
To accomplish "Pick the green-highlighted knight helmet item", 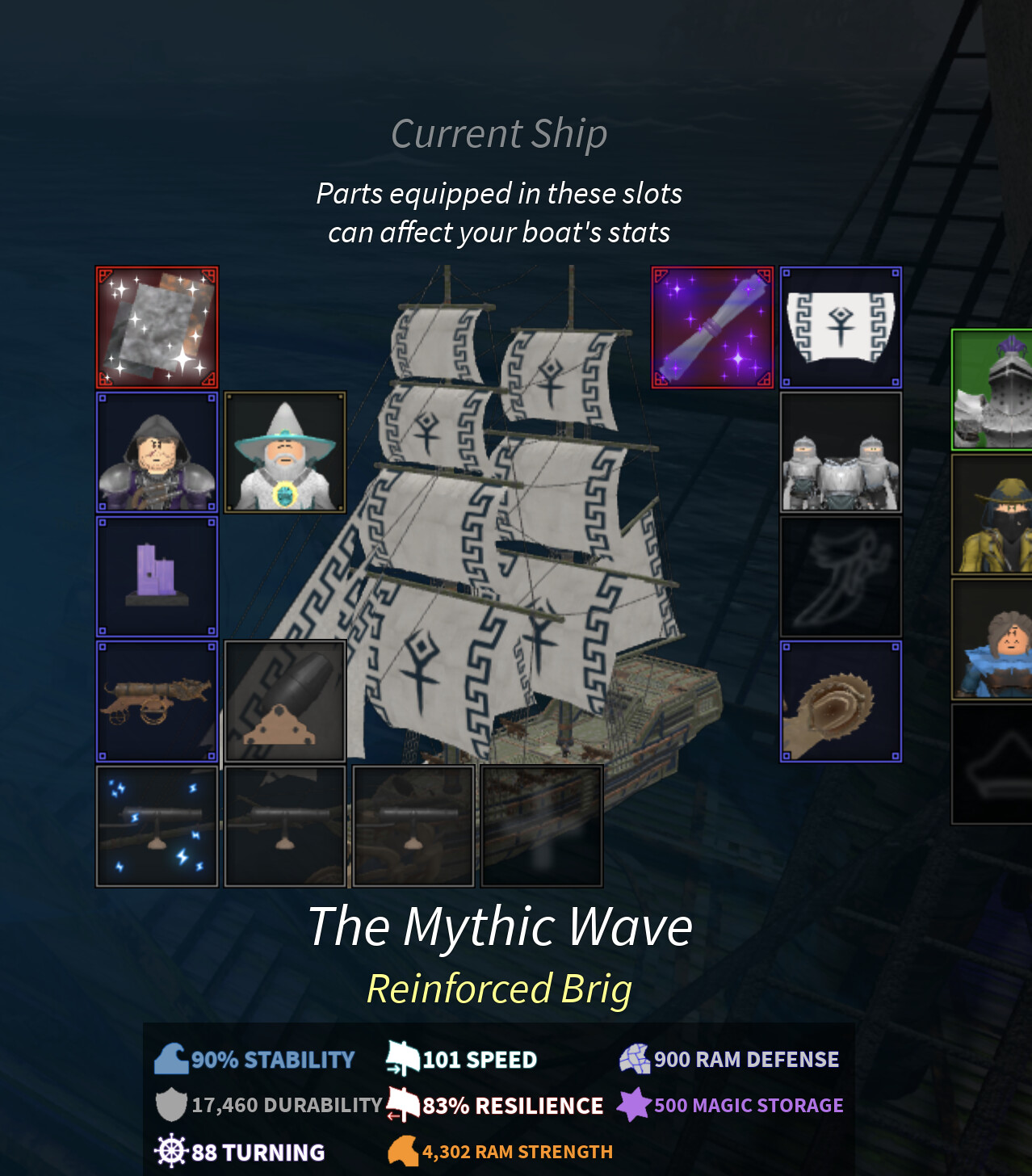I will 993,389.
